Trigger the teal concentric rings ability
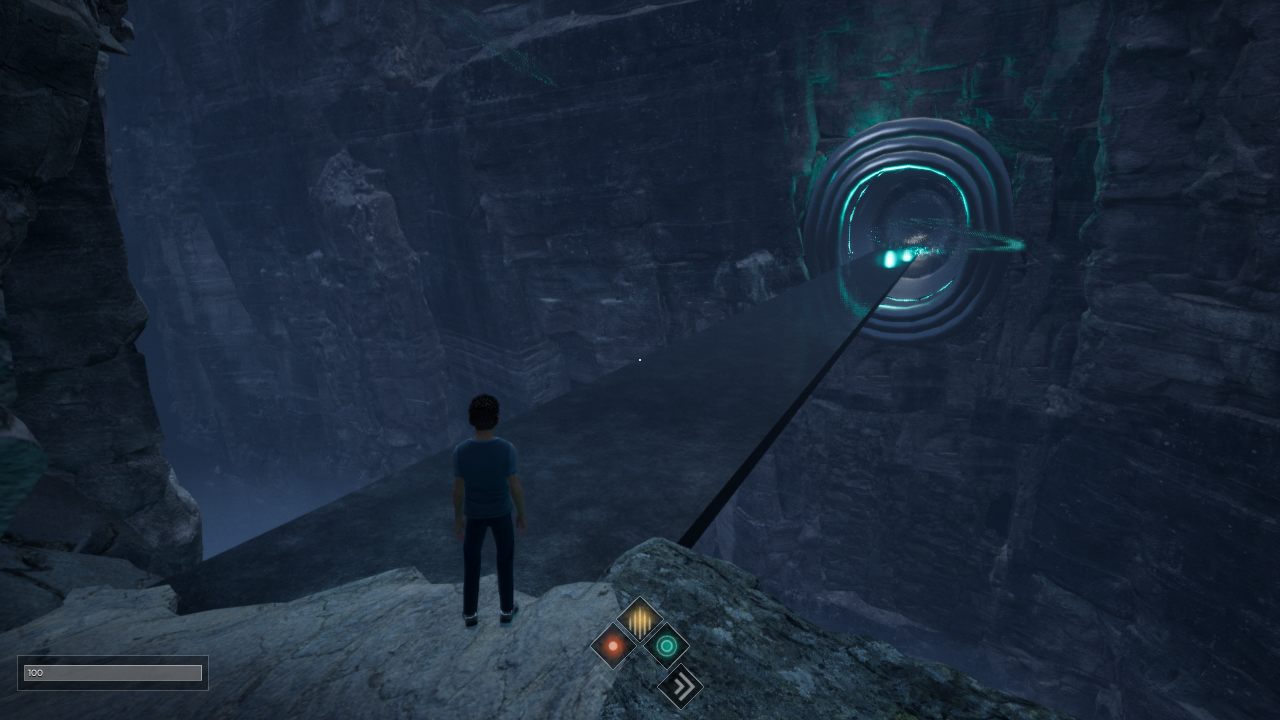The height and width of the screenshot is (720, 1280). click(666, 646)
